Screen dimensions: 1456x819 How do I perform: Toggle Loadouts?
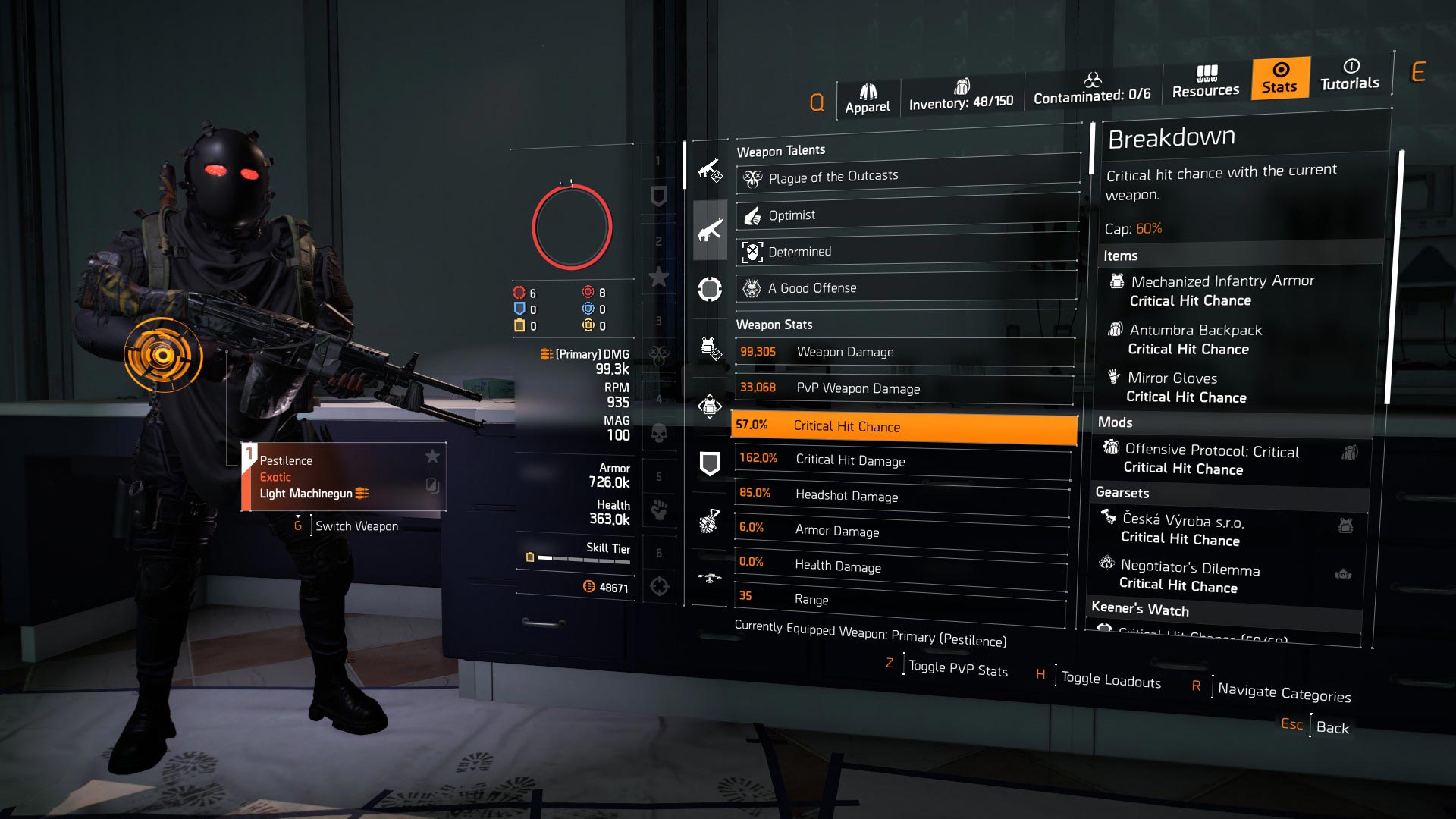pyautogui.click(x=1109, y=679)
